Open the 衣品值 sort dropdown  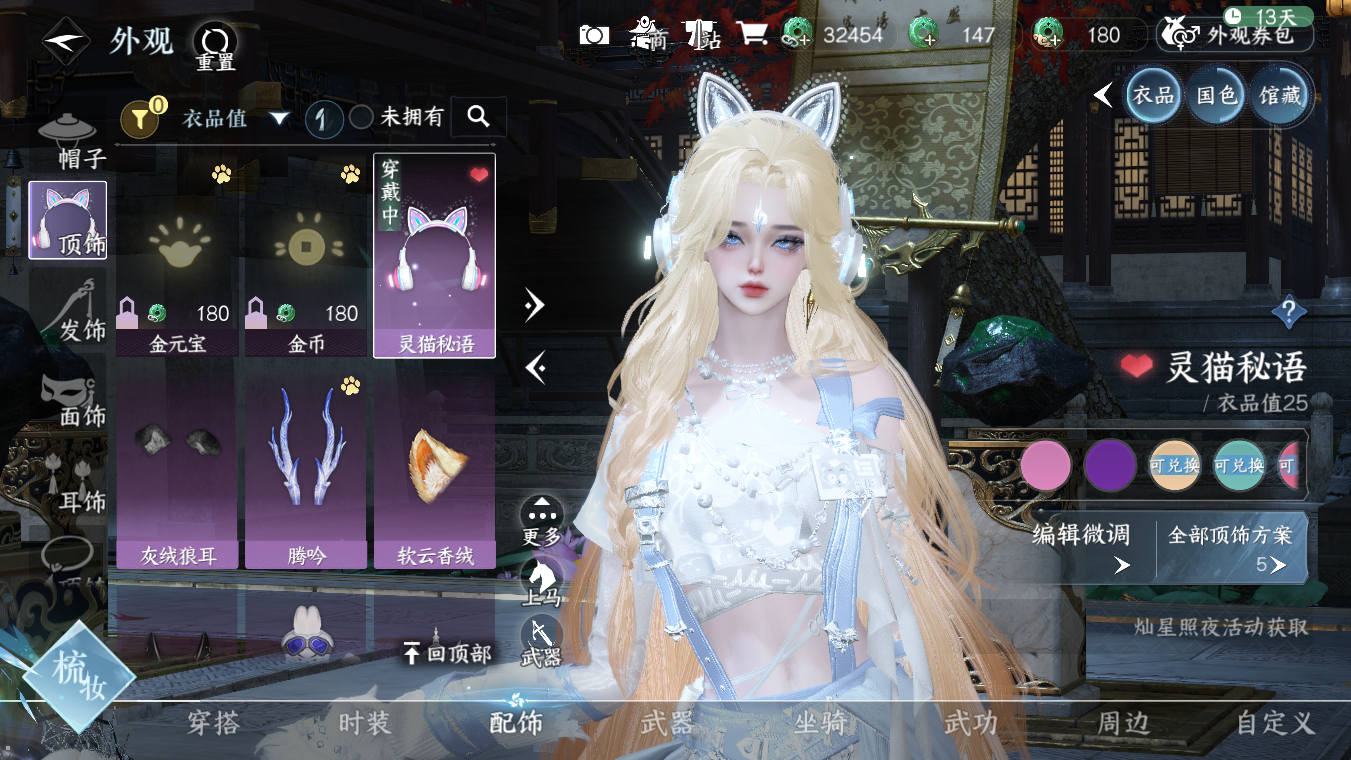236,118
